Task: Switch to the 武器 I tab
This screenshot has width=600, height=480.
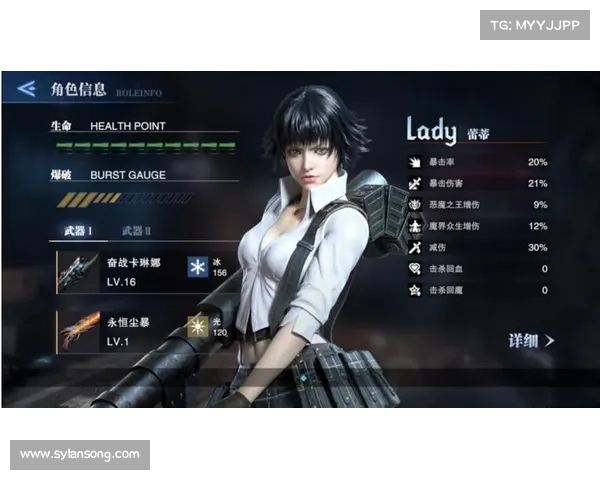Action: pyautogui.click(x=79, y=231)
